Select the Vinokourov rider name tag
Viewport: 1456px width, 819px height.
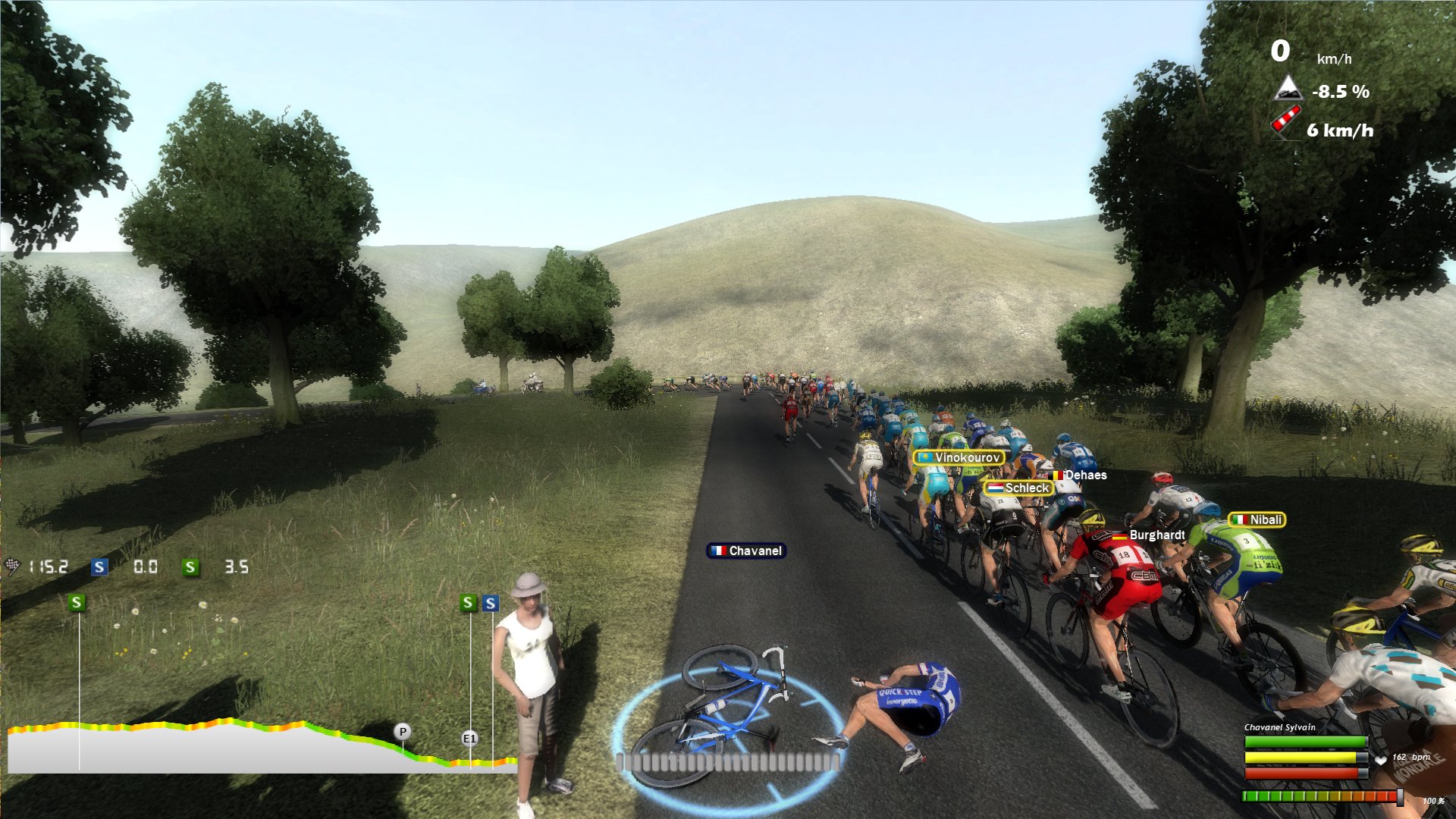(x=959, y=457)
